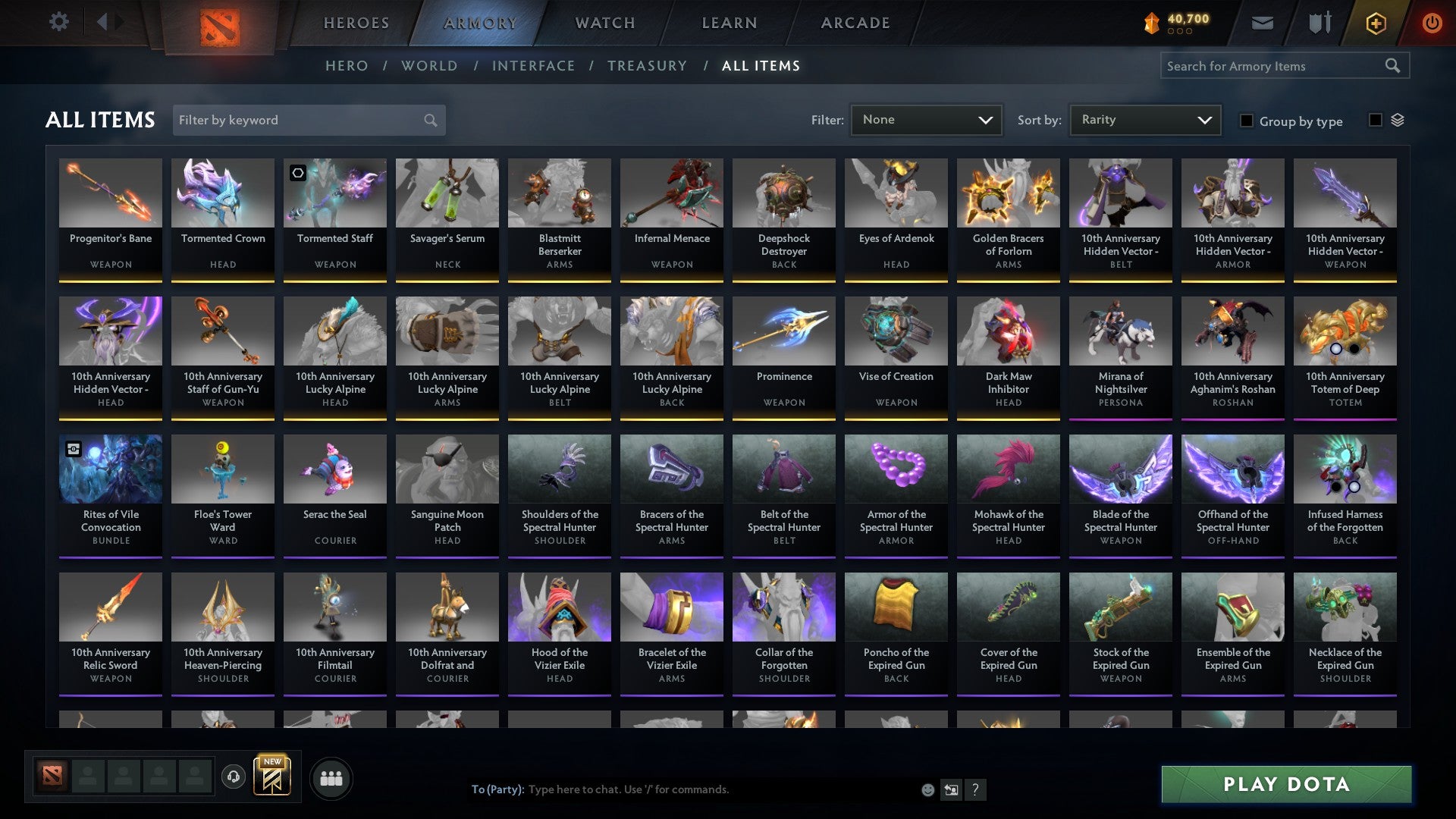Click the armory shield and sword icon
Screen dimensions: 1456x819
1319,22
